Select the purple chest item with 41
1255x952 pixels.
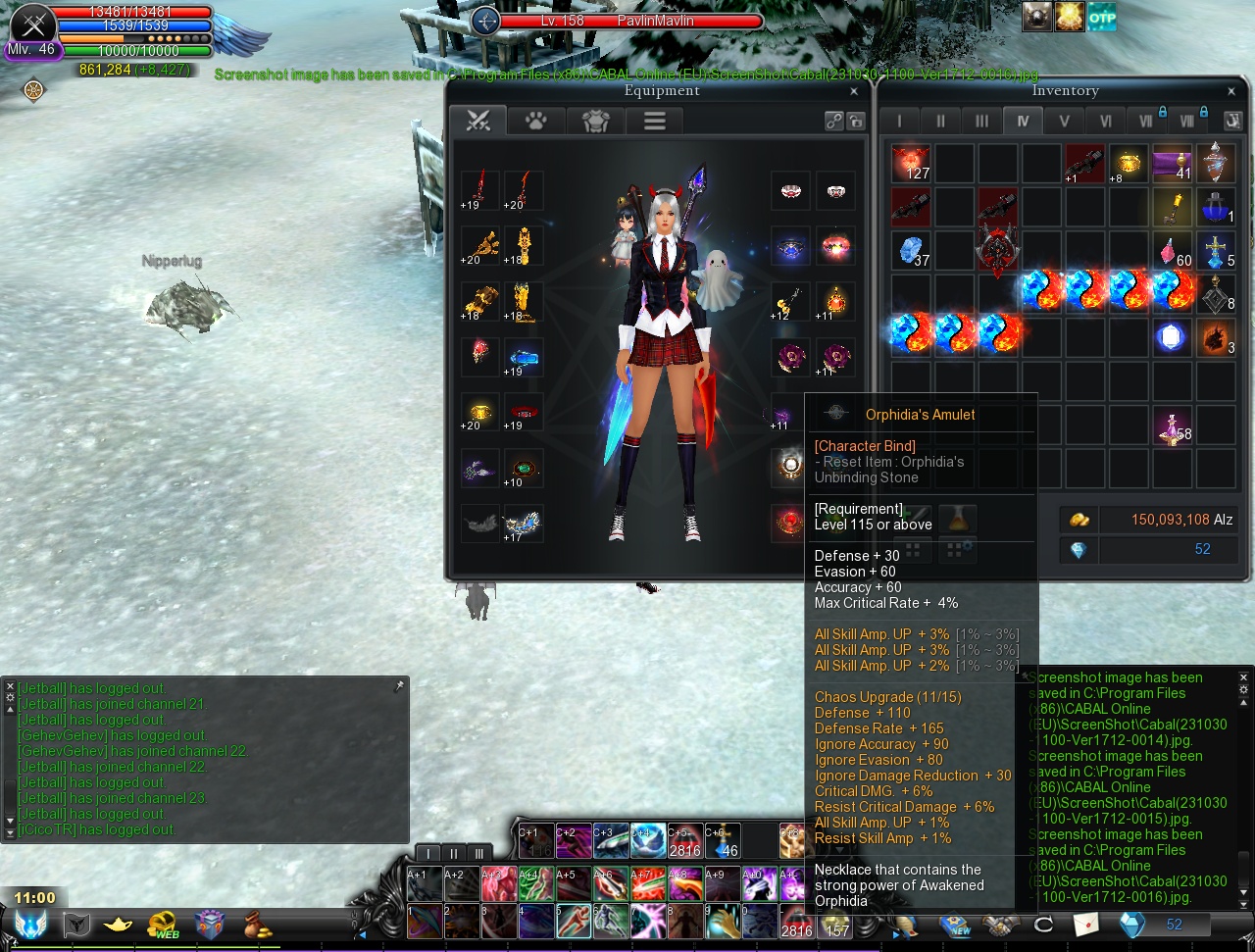[x=1173, y=163]
